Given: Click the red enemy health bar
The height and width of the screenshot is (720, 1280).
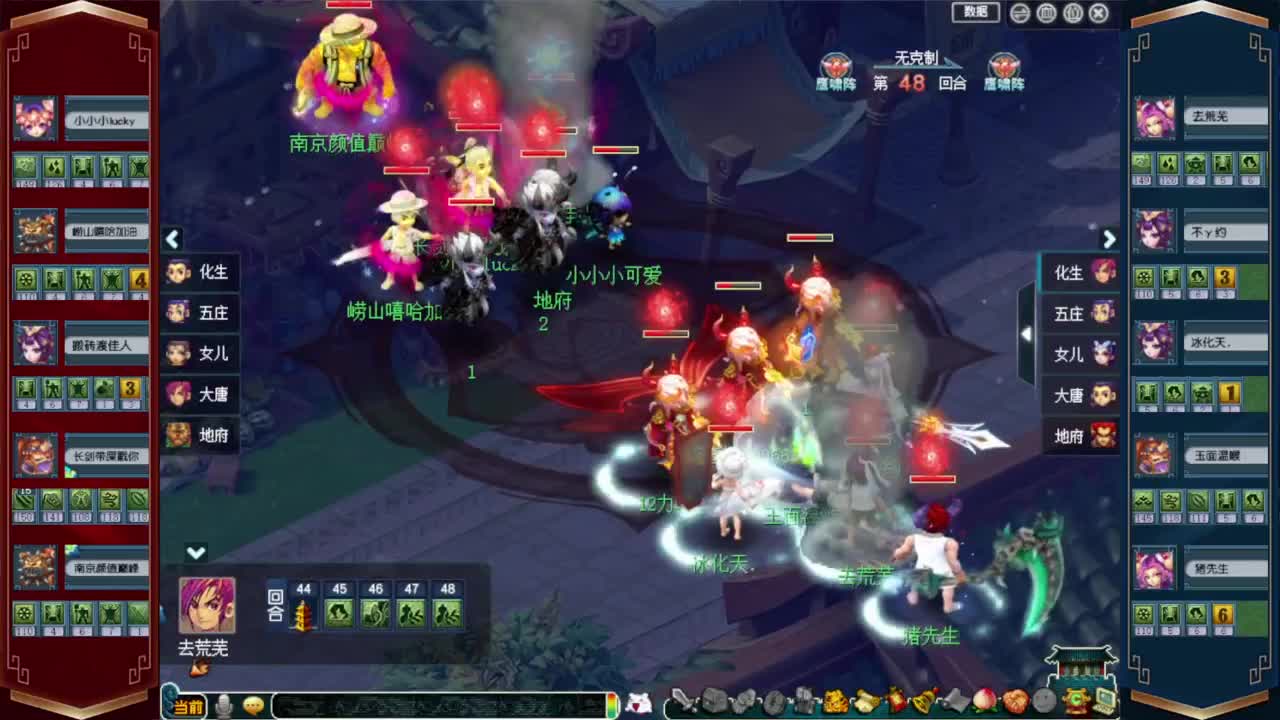Looking at the screenshot, I should (809, 239).
